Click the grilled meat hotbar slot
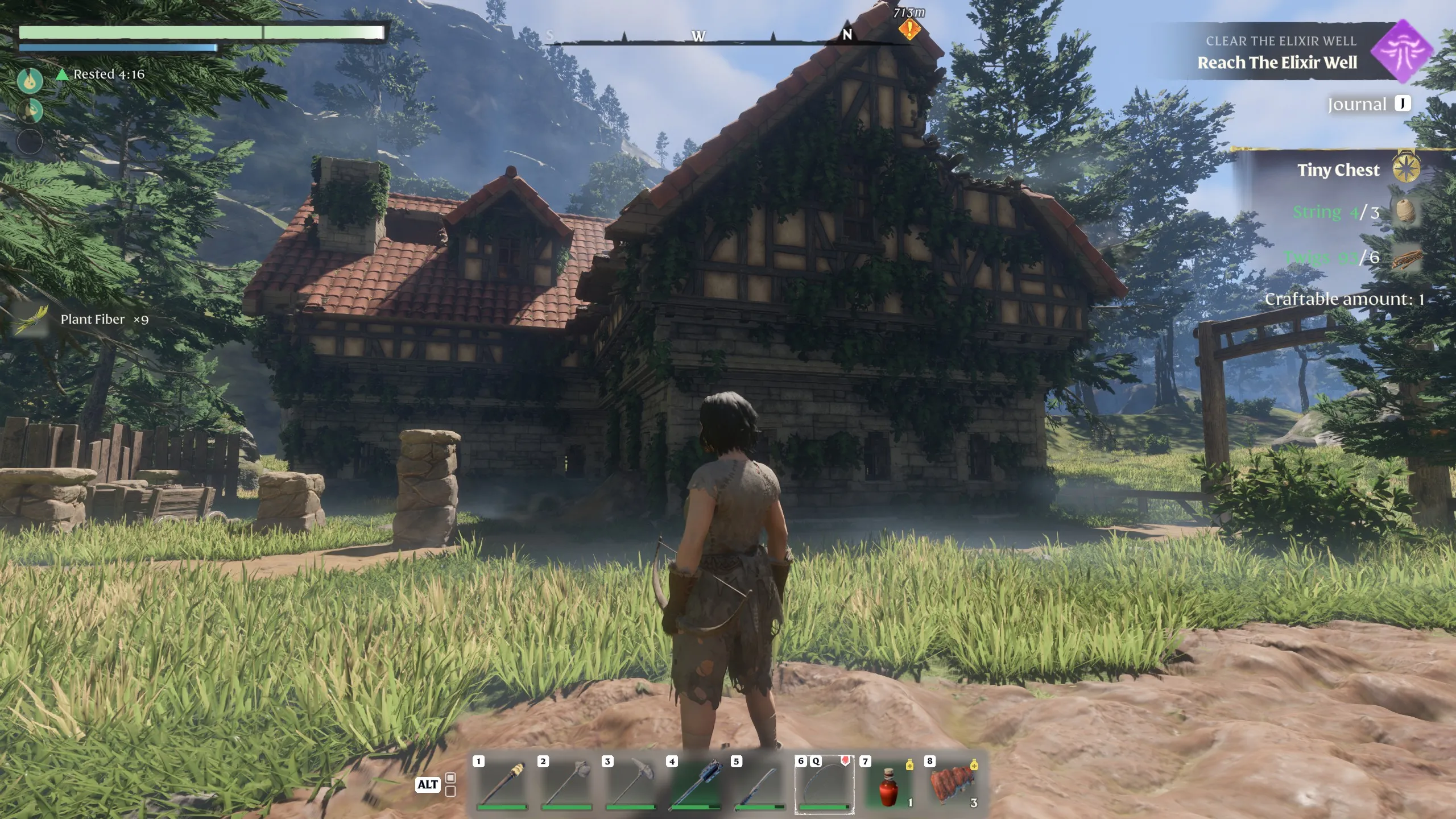The height and width of the screenshot is (819, 1456). [x=953, y=784]
